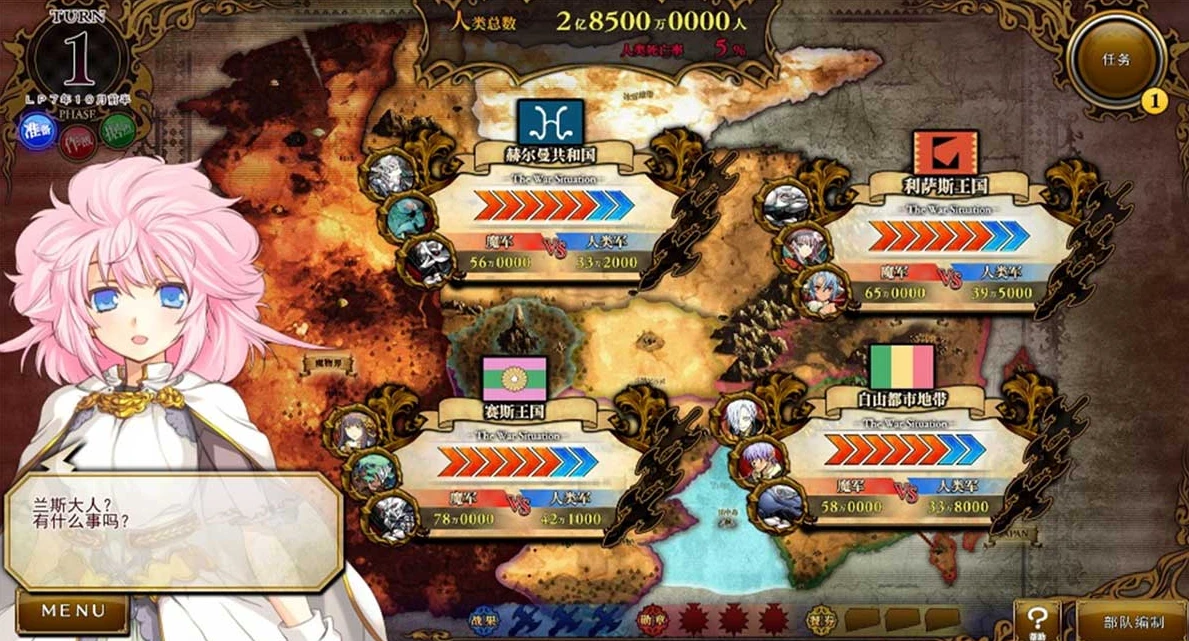Click the red 作战 phase orb
The height and width of the screenshot is (641, 1189).
tap(78, 143)
